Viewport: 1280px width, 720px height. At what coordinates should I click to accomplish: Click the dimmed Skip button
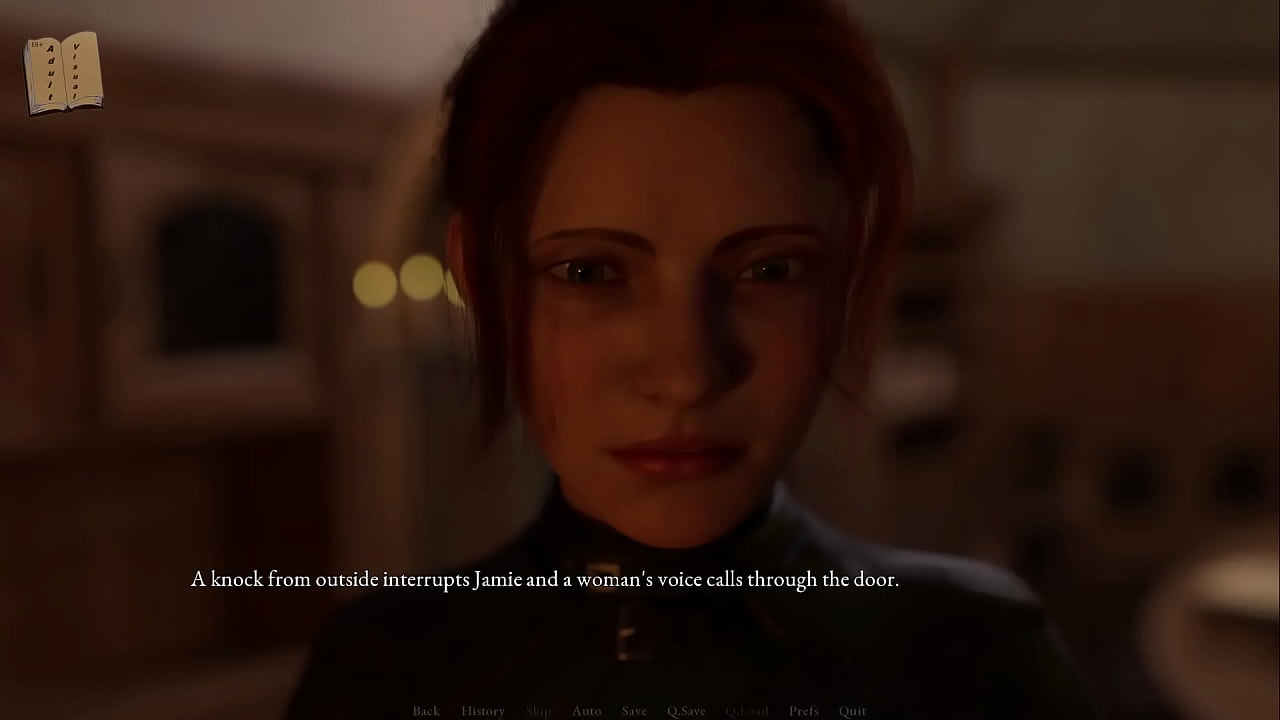coord(538,711)
